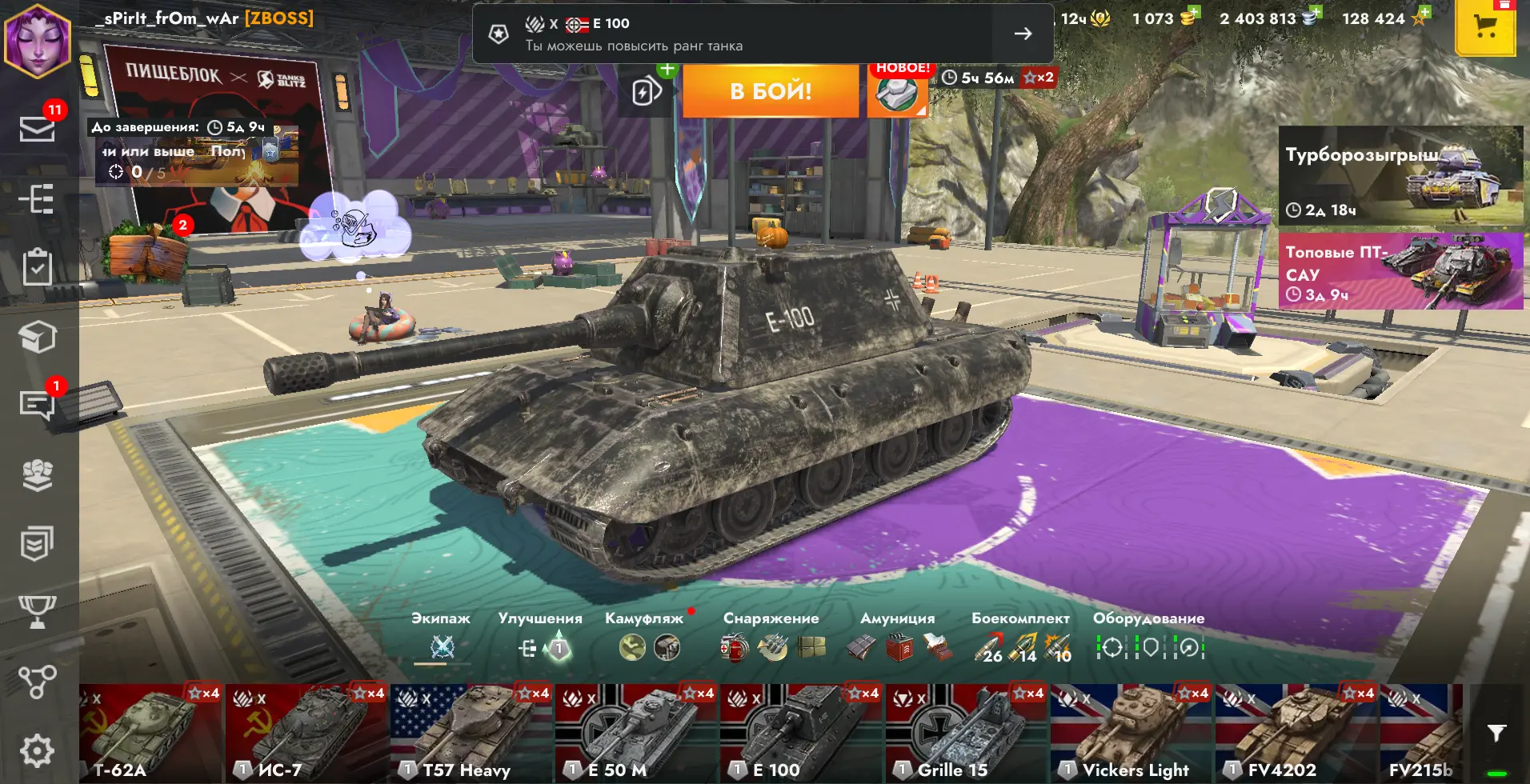The height and width of the screenshot is (784, 1530).
Task: Open the chat messages icon
Action: [37, 405]
